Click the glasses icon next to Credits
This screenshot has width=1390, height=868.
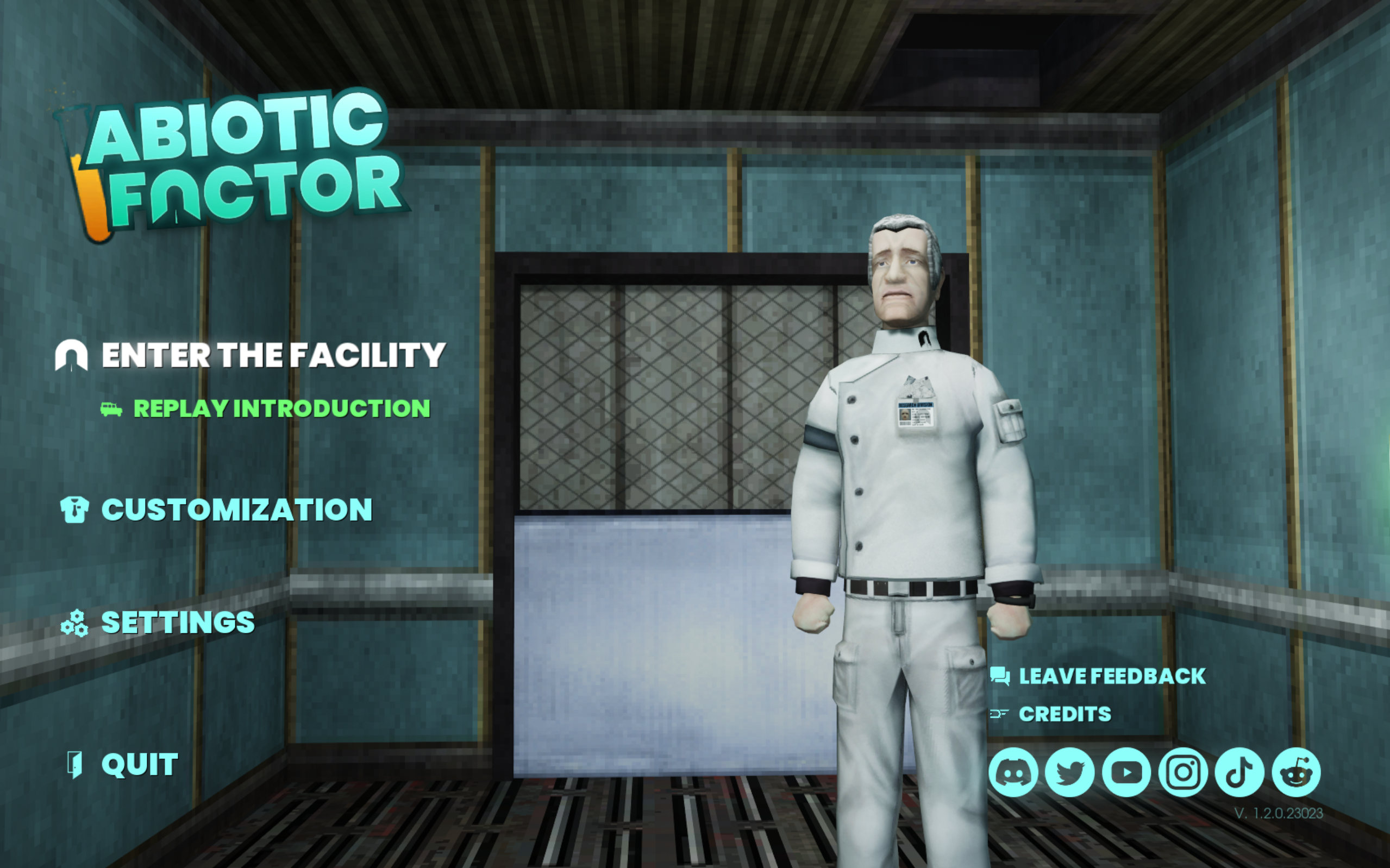coord(1000,714)
